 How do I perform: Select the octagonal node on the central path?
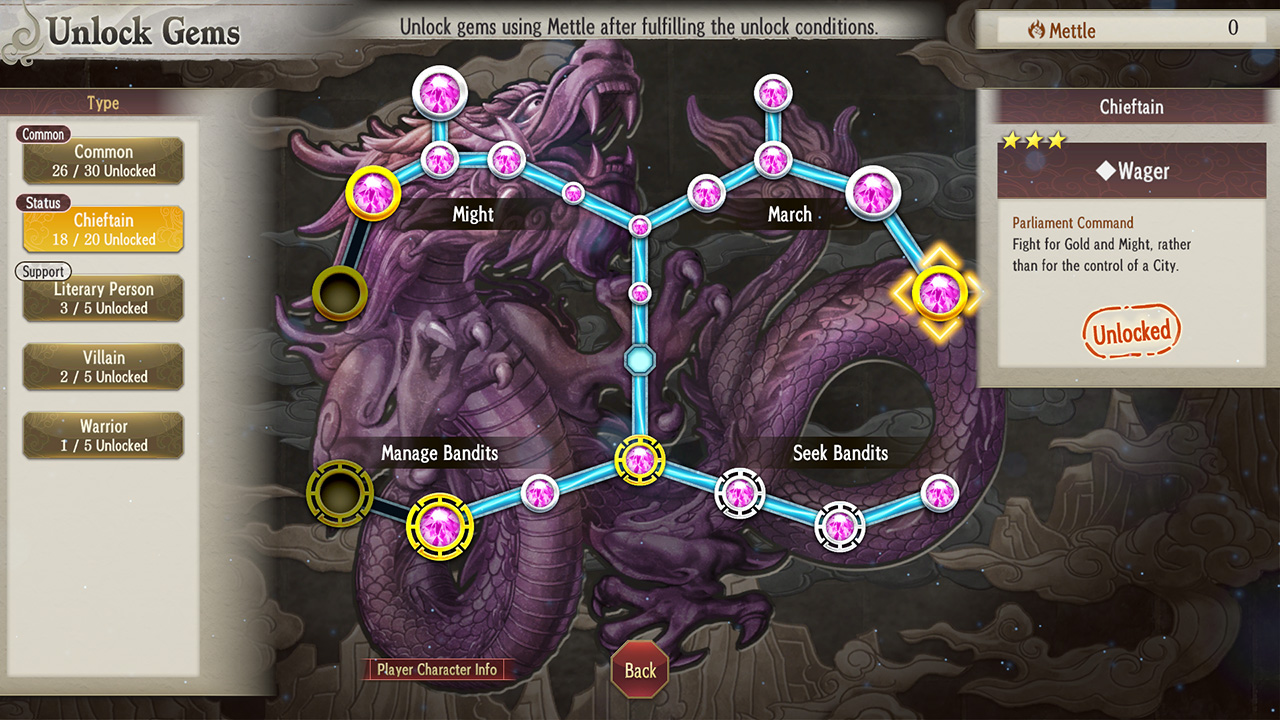point(640,358)
